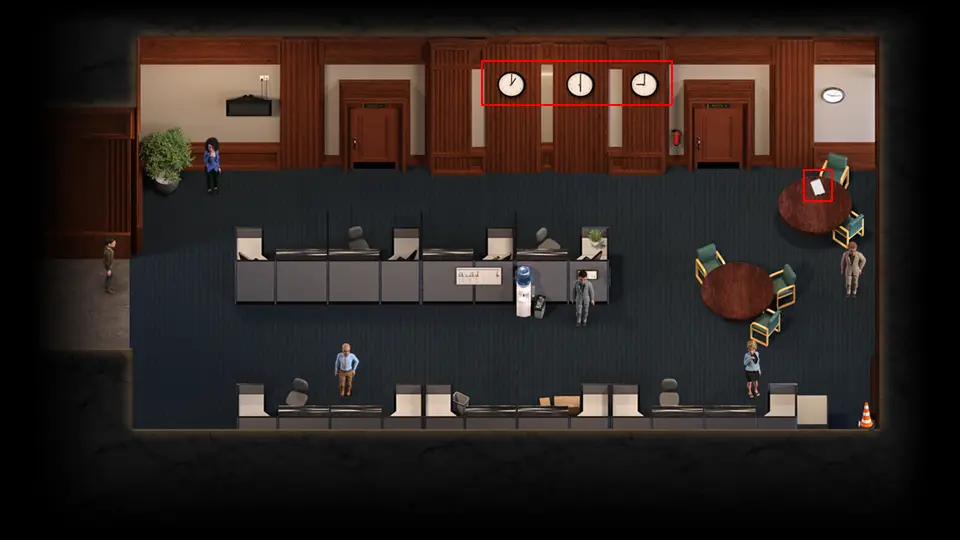Inspect the red-outlined row of wall clocks
This screenshot has height=540, width=960.
577,84
